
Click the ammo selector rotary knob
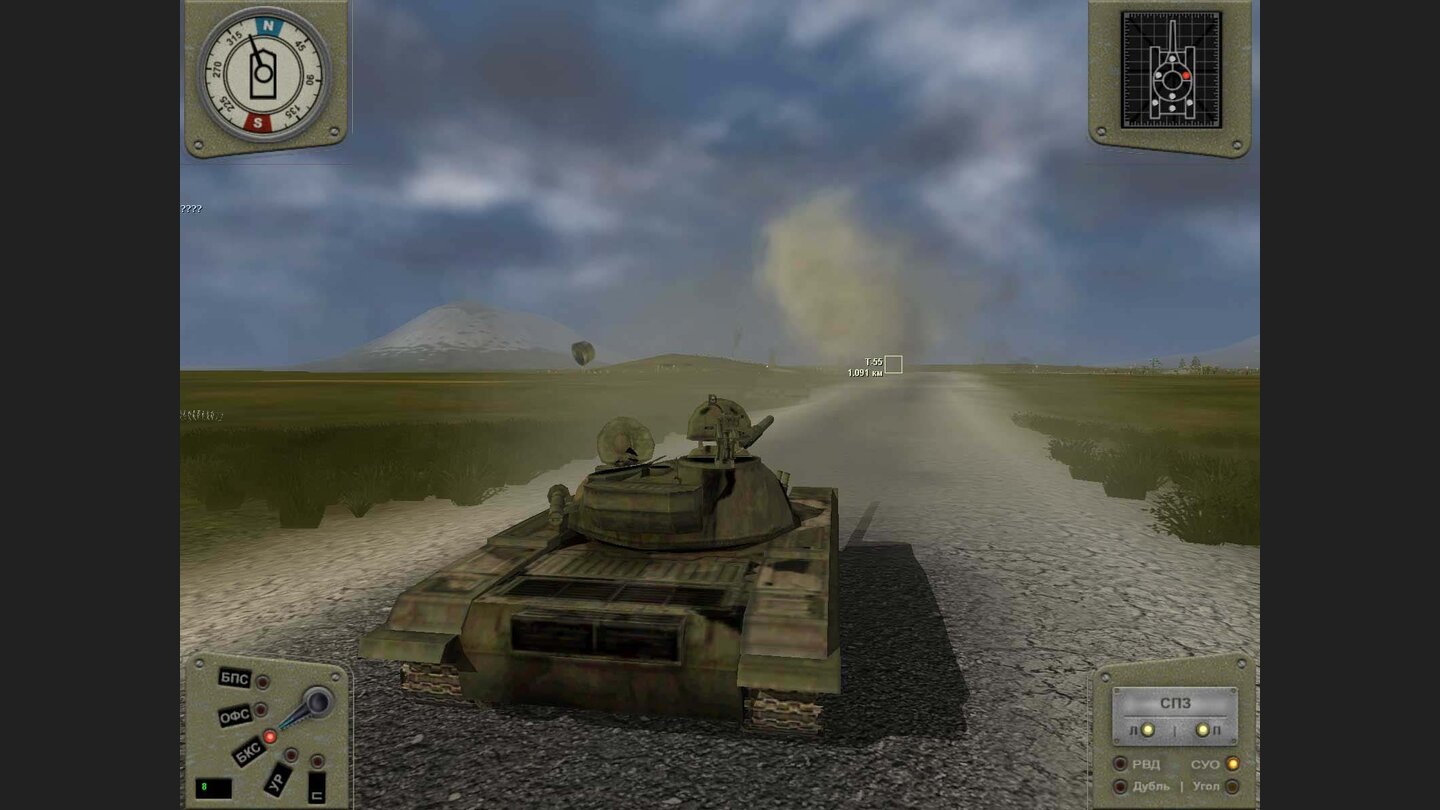317,699
